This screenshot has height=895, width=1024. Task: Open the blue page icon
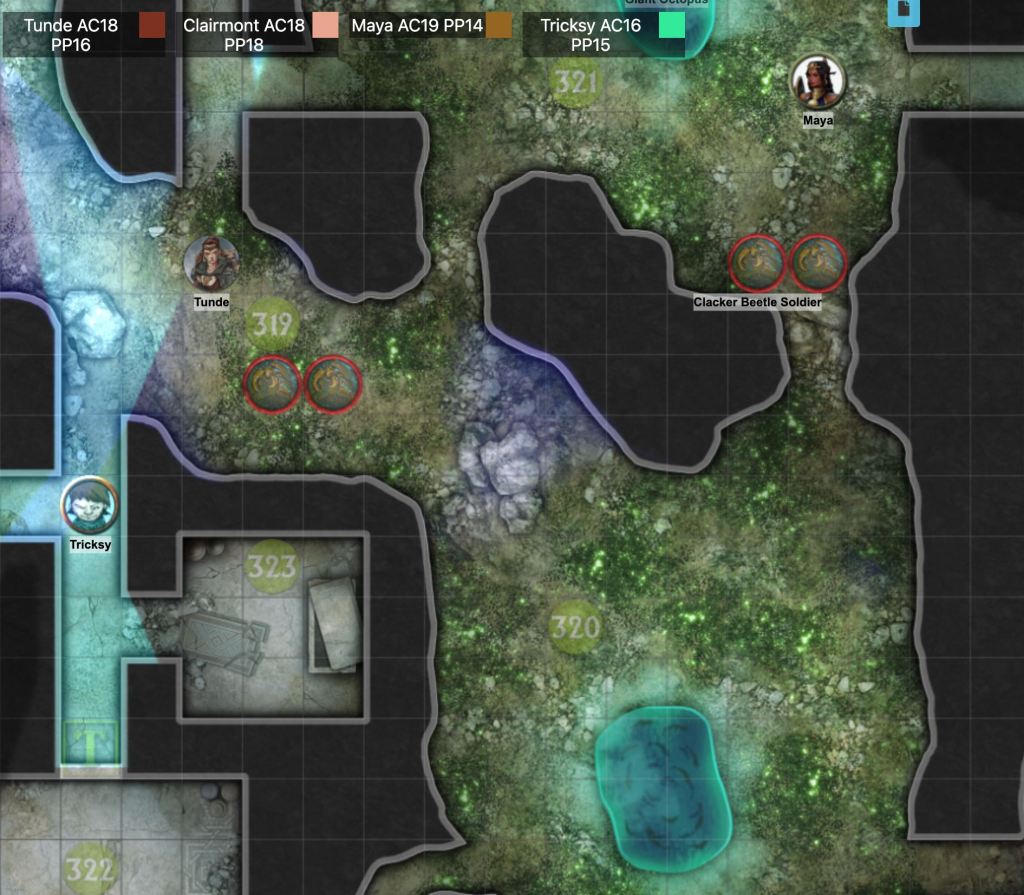coord(902,10)
